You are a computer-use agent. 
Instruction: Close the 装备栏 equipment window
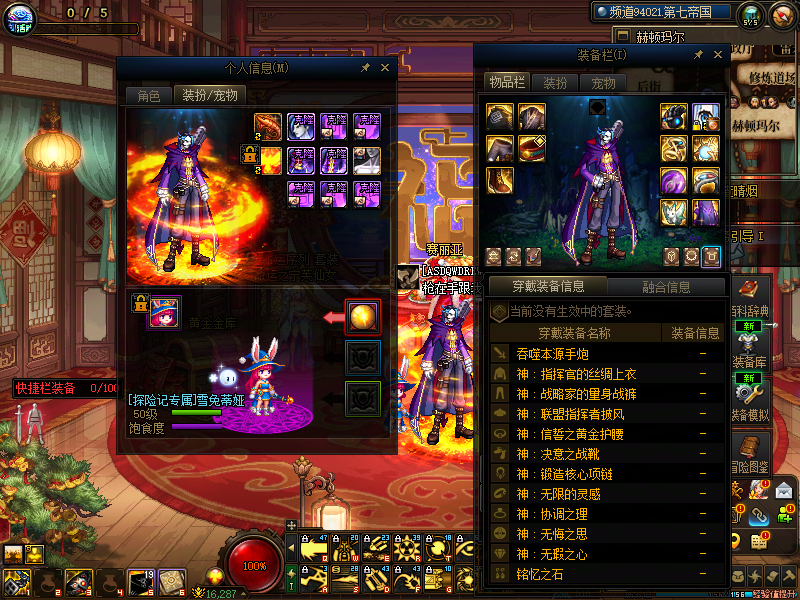pos(717,55)
